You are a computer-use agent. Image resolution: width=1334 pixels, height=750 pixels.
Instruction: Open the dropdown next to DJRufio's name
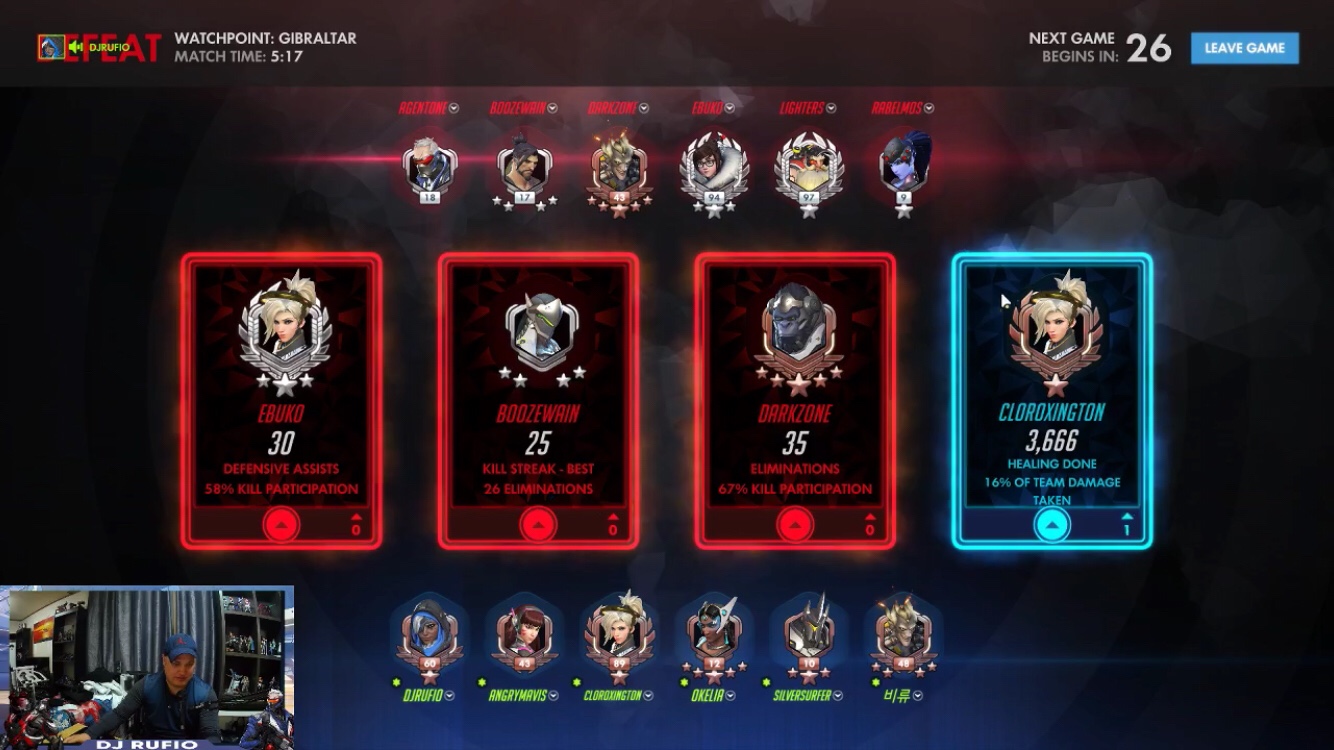(x=450, y=695)
